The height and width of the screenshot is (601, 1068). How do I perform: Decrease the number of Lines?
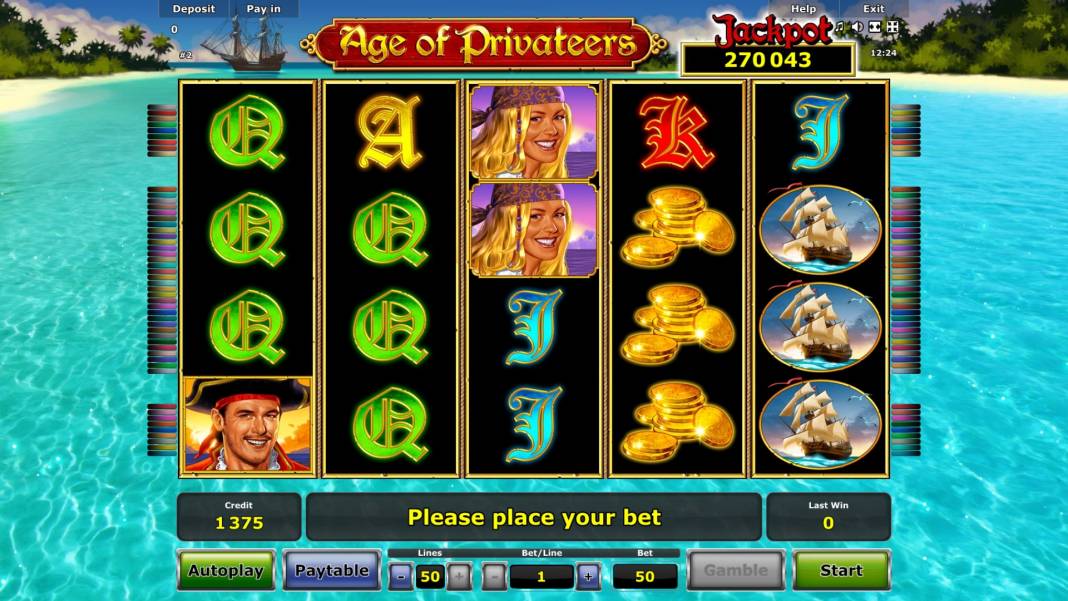(400, 575)
